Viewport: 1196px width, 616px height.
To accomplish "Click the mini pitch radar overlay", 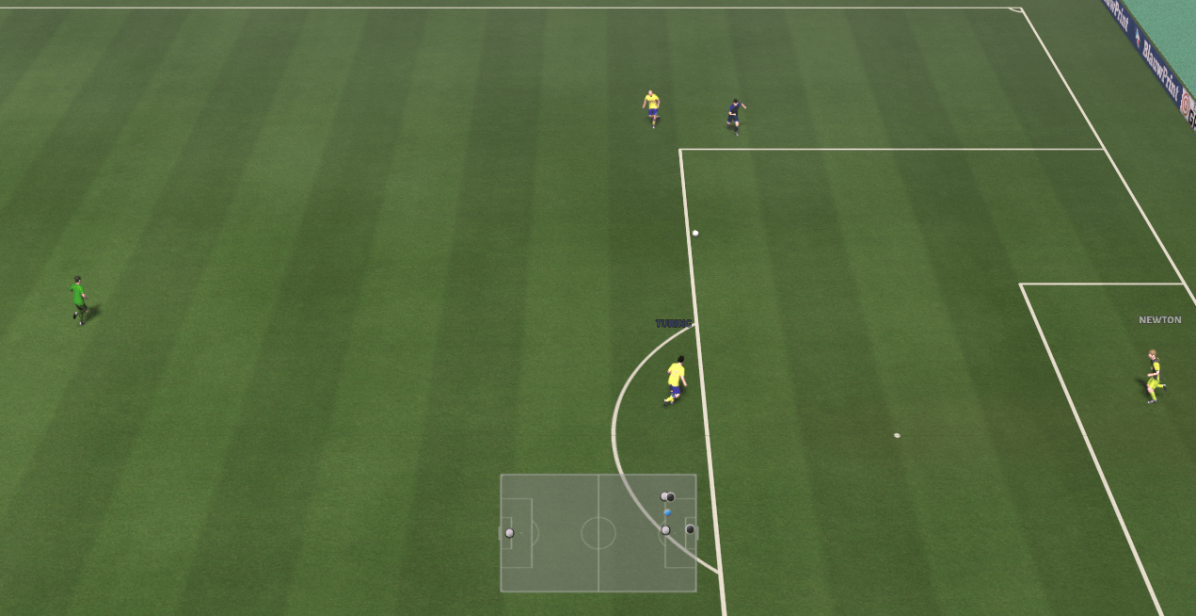I will tap(598, 532).
